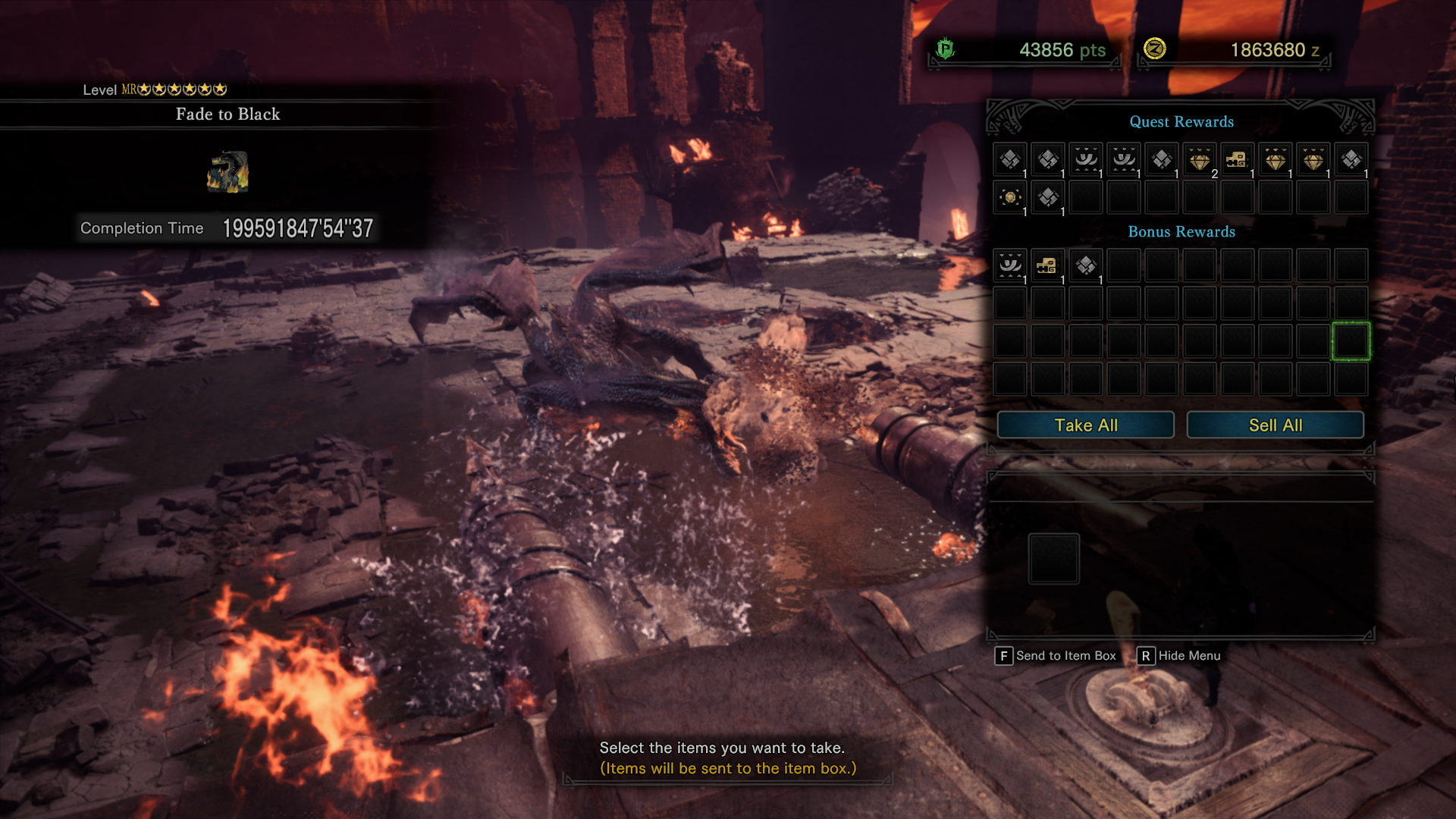Choose the gold ticket in Bonus Rewards
This screenshot has width=1456, height=819.
(x=1048, y=265)
